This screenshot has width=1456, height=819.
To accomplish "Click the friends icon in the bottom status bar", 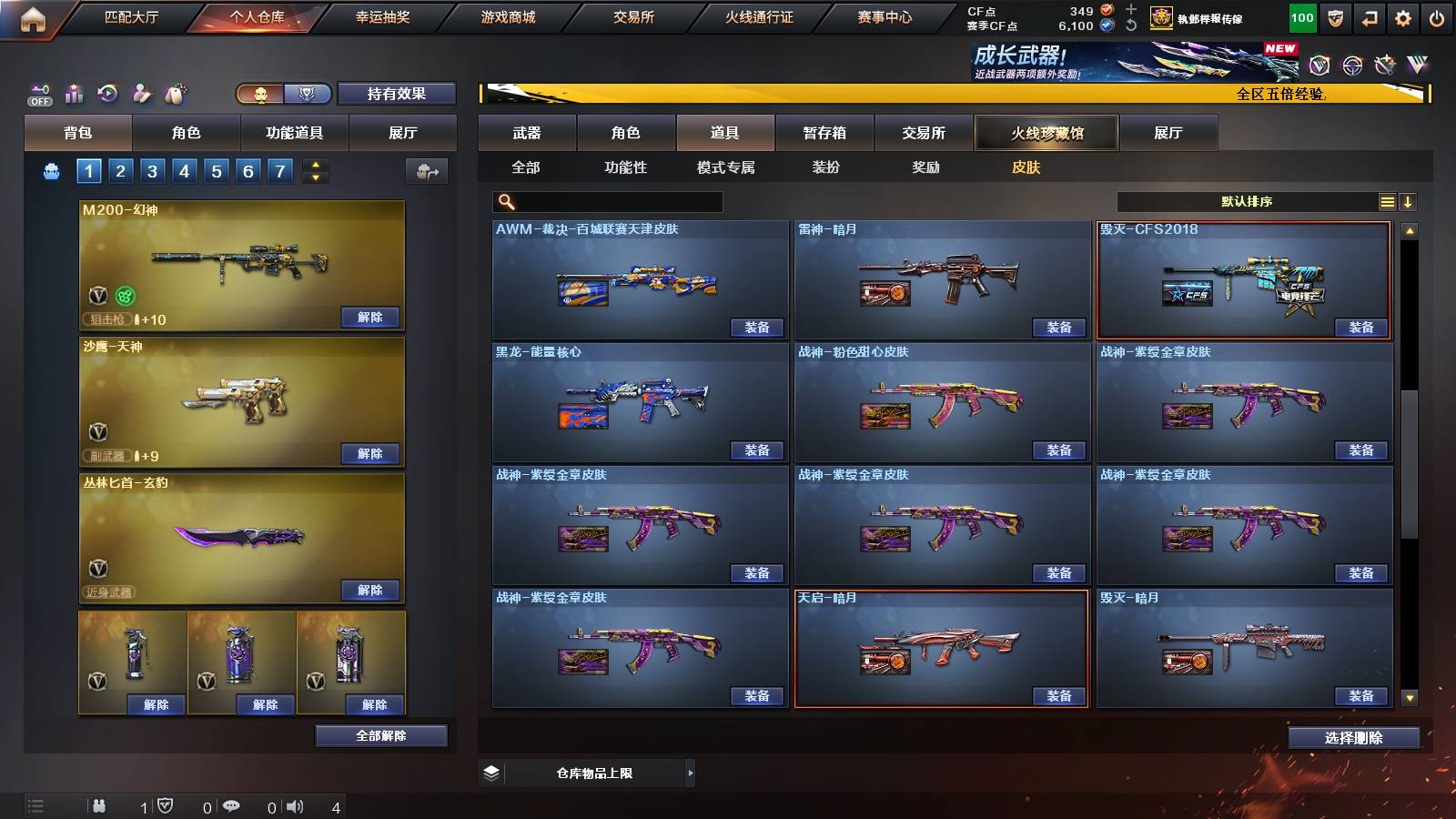I will (100, 806).
